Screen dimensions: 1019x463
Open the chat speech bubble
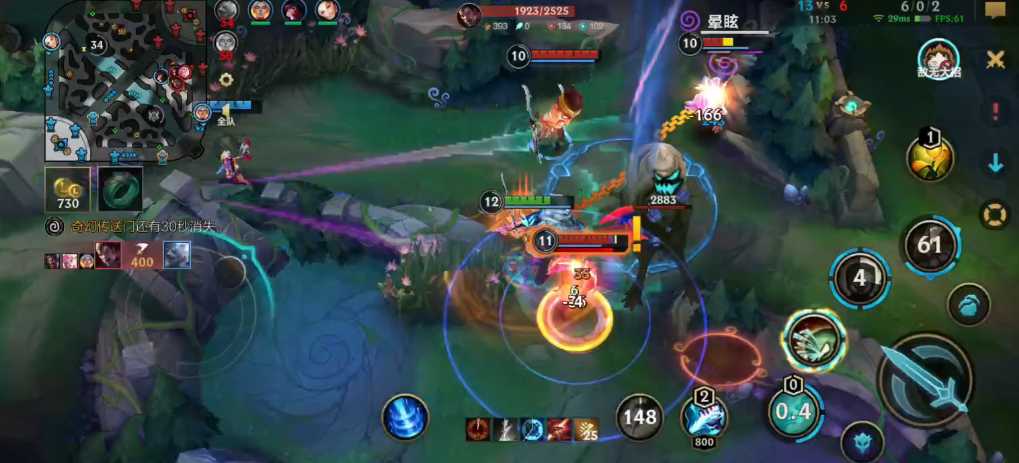[995, 11]
